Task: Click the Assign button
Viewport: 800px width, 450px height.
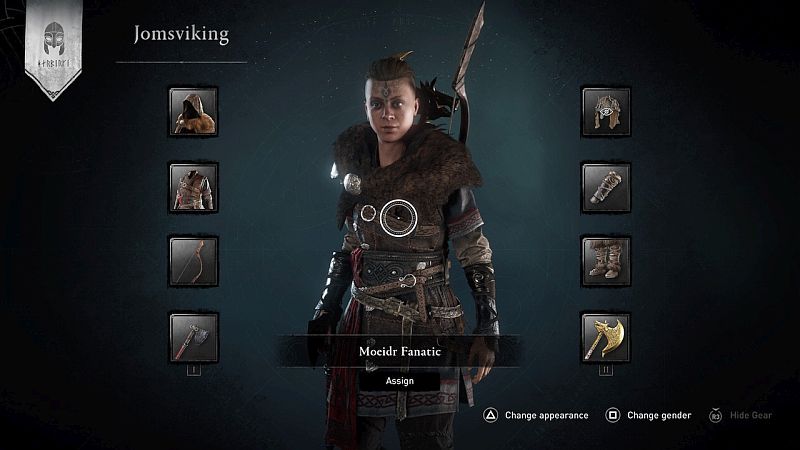Action: [x=399, y=380]
